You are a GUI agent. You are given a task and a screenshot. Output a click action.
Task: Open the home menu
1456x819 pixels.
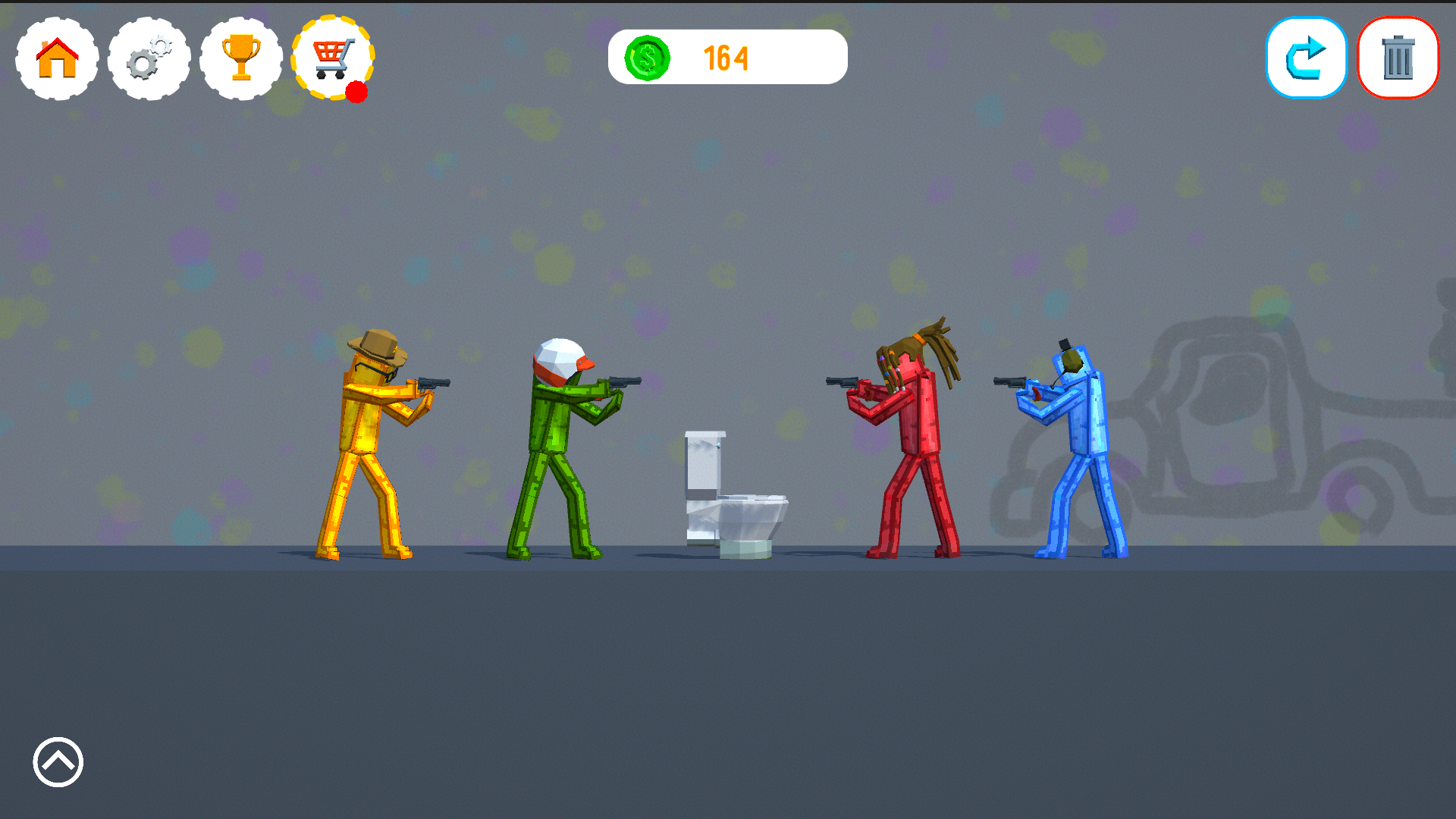pyautogui.click(x=56, y=58)
